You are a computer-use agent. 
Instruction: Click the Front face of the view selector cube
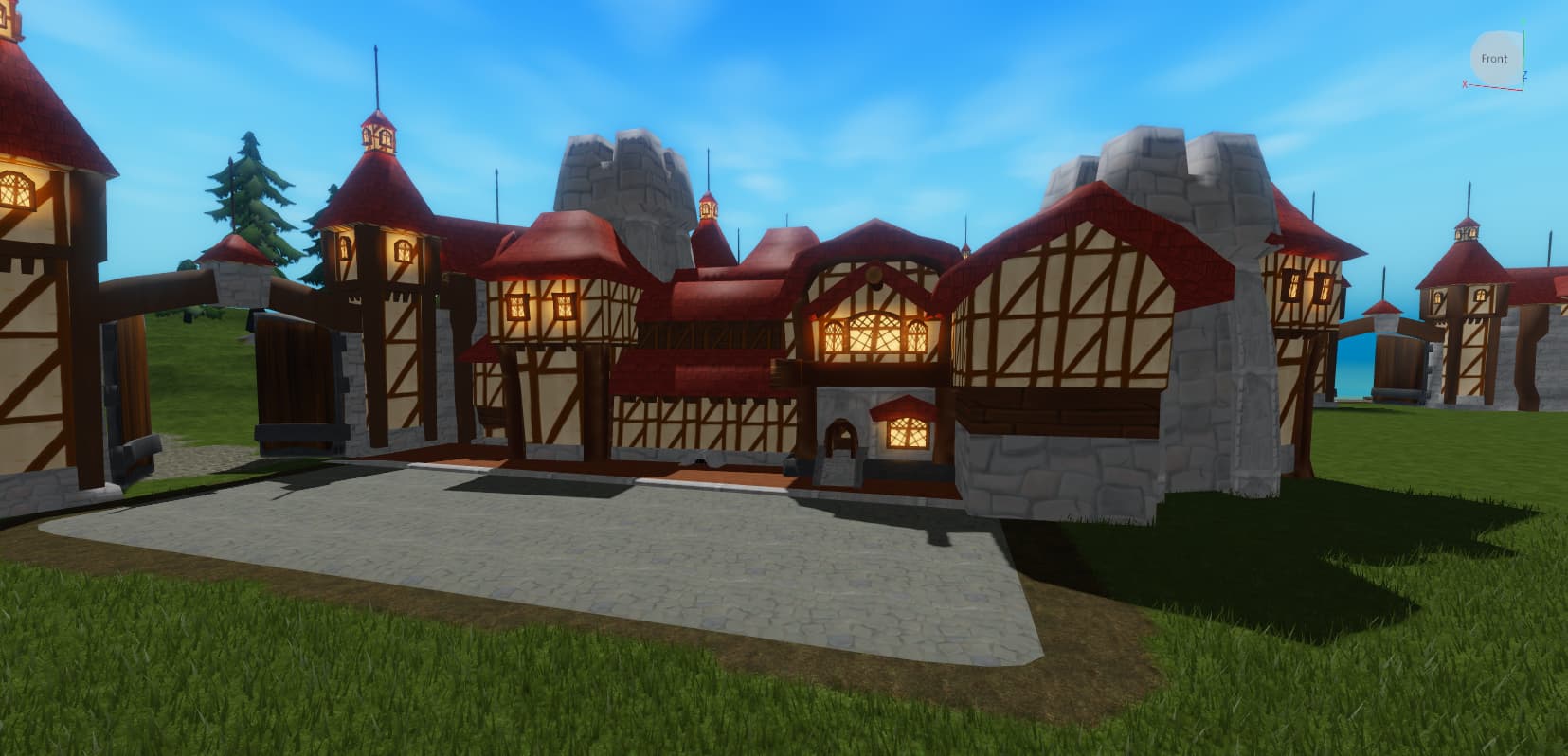1494,59
